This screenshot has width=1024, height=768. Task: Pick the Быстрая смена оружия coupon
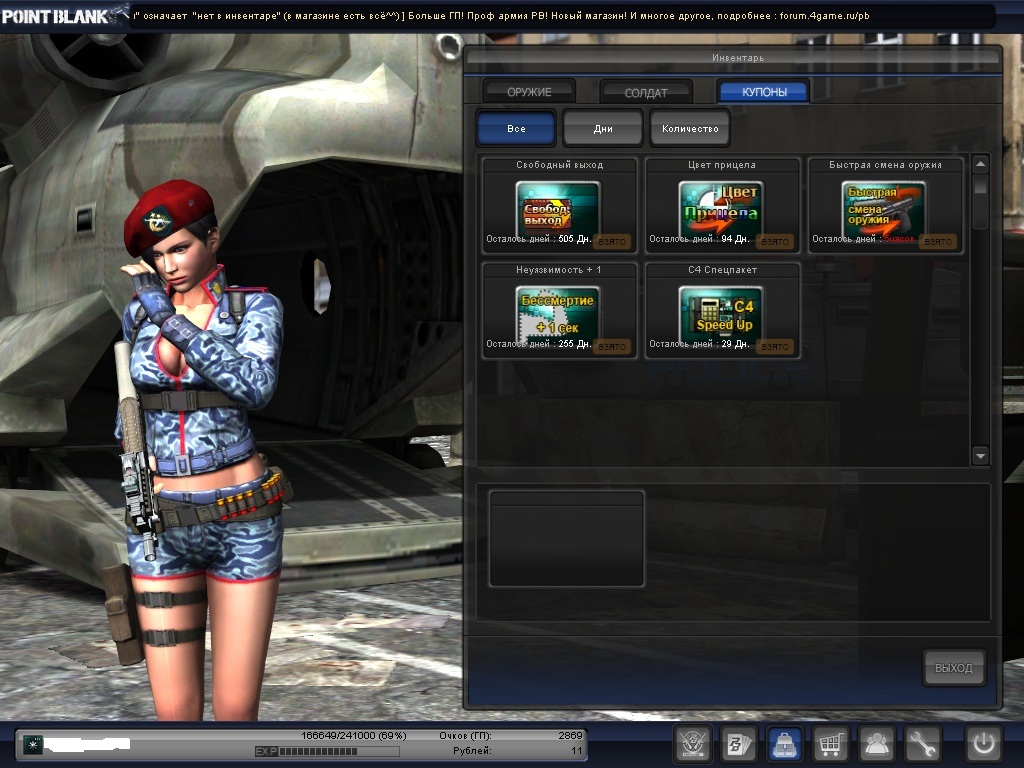(884, 209)
